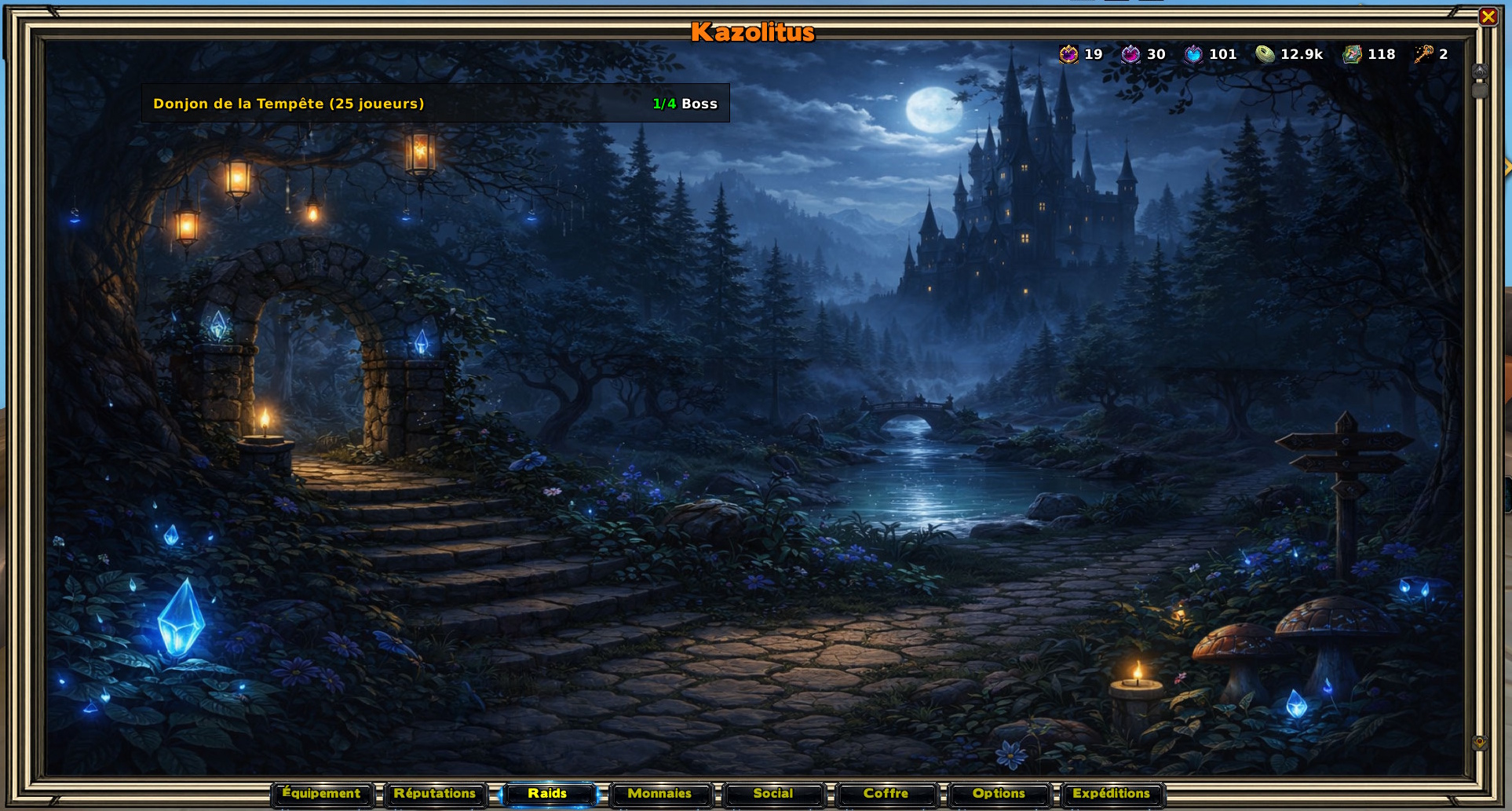Open the Options tab
The image size is (1512, 811).
(999, 794)
